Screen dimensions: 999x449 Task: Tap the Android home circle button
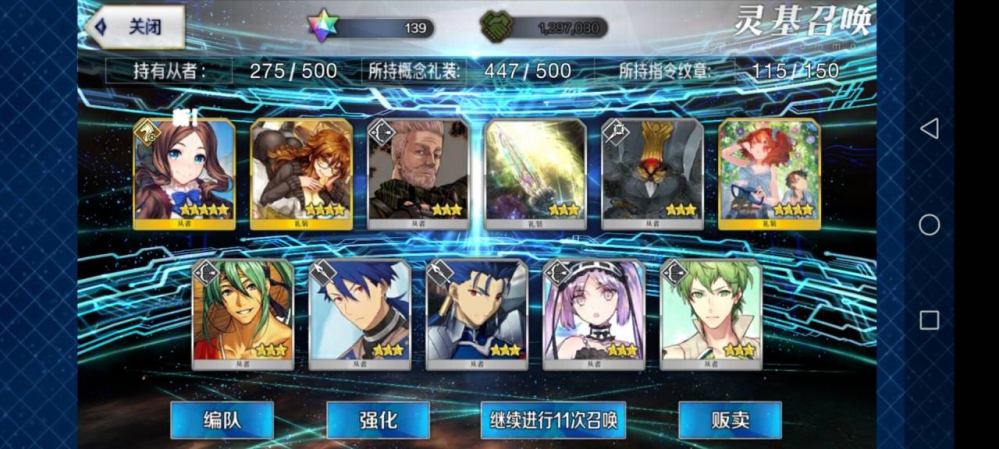pos(929,224)
